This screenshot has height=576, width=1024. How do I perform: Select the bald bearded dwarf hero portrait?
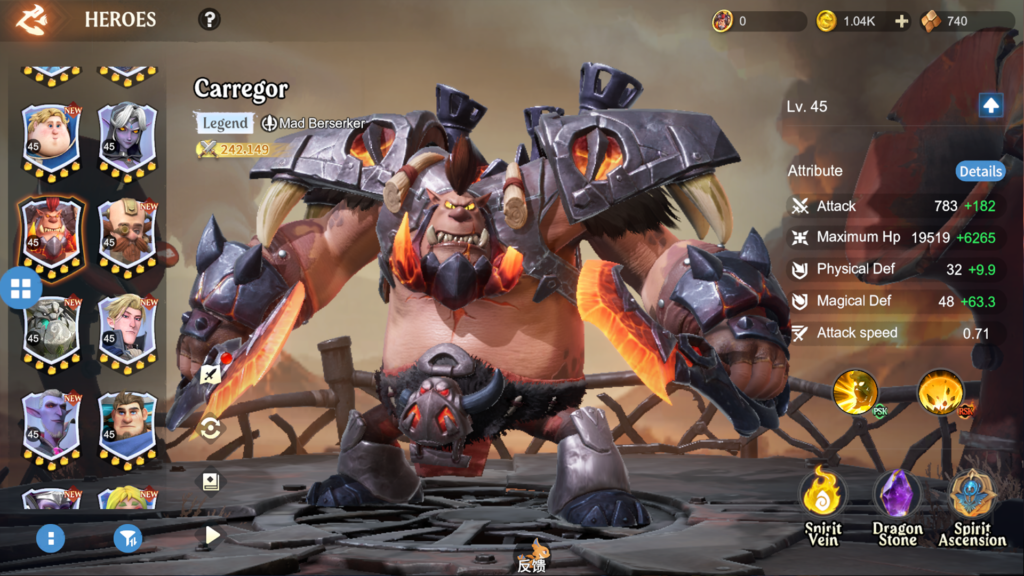point(127,234)
